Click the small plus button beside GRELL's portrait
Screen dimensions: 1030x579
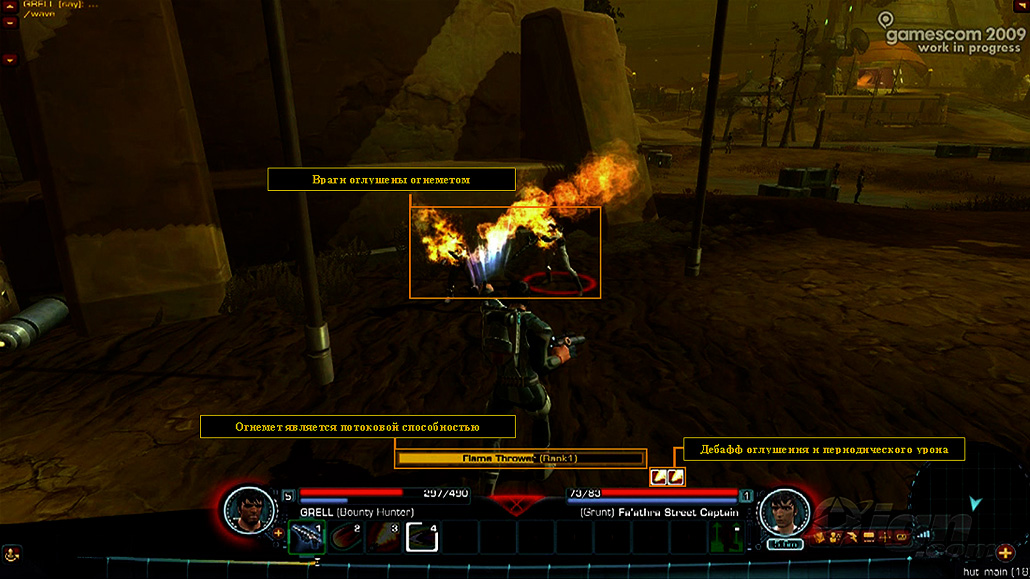pyautogui.click(x=278, y=533)
